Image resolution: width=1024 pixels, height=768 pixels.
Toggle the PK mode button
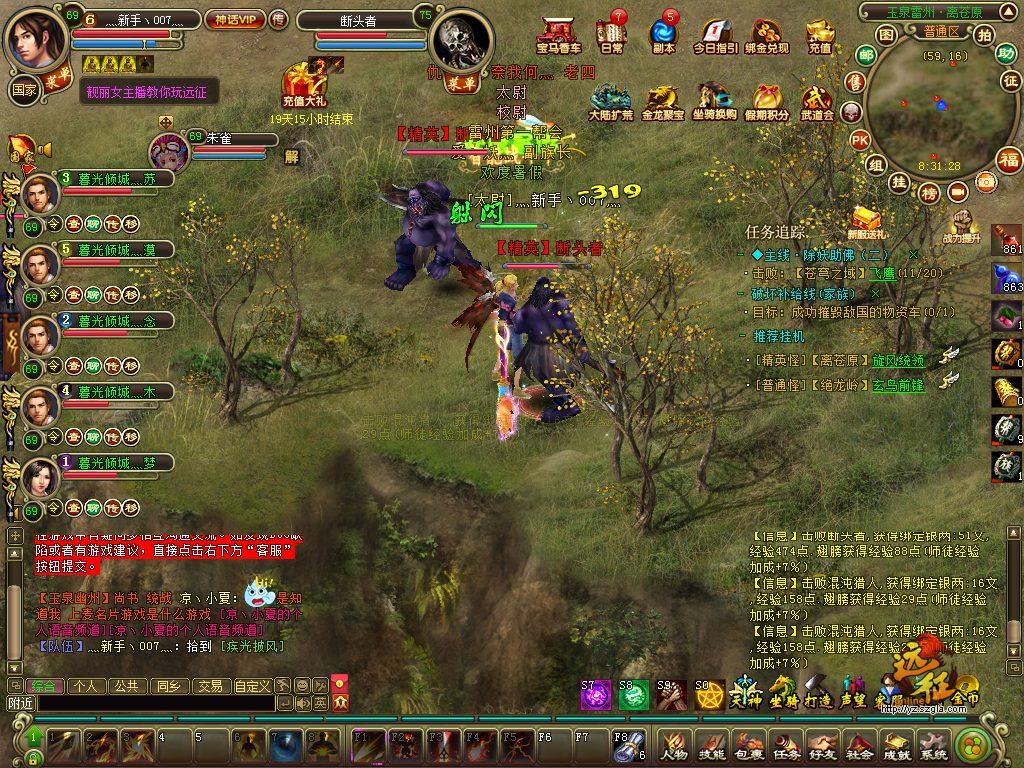[858, 141]
